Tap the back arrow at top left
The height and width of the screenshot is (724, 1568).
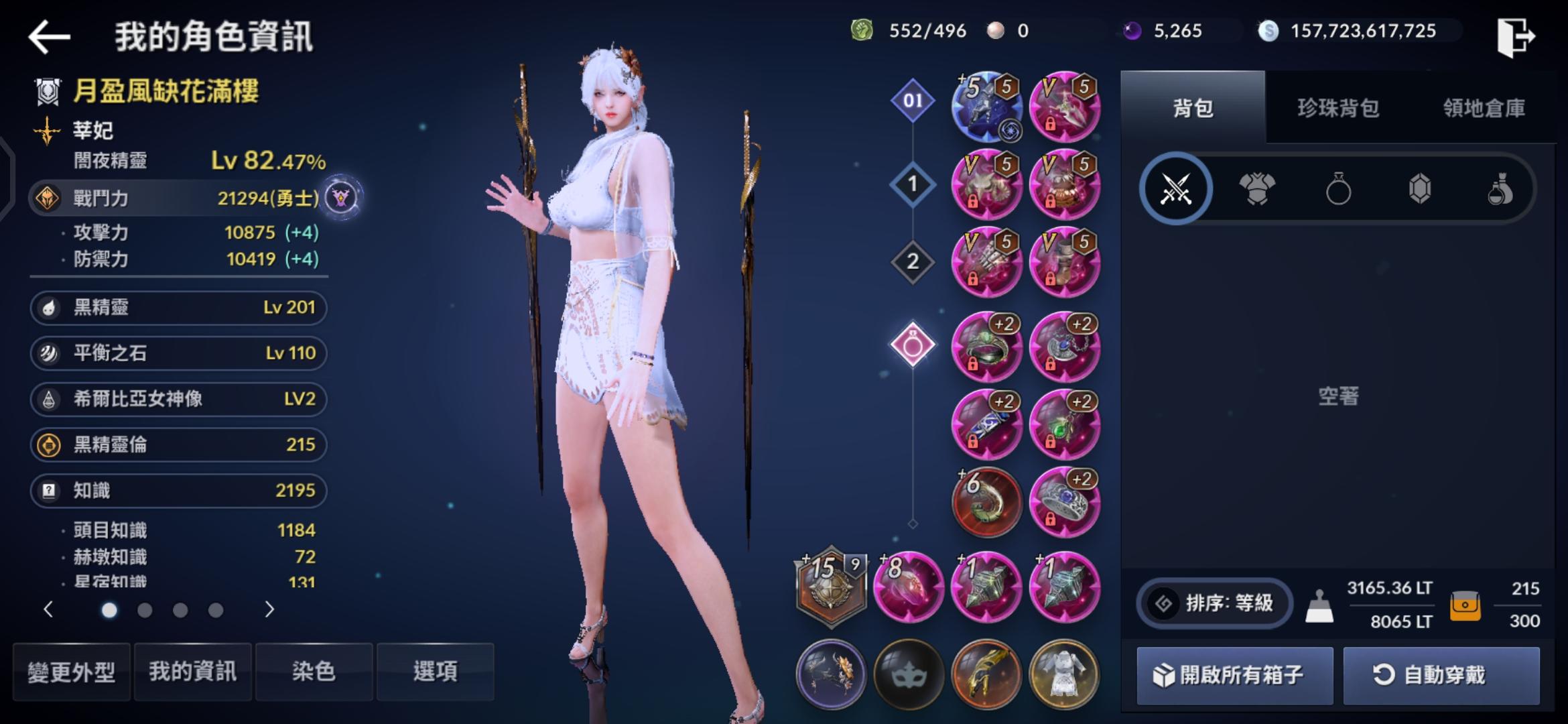click(x=49, y=35)
